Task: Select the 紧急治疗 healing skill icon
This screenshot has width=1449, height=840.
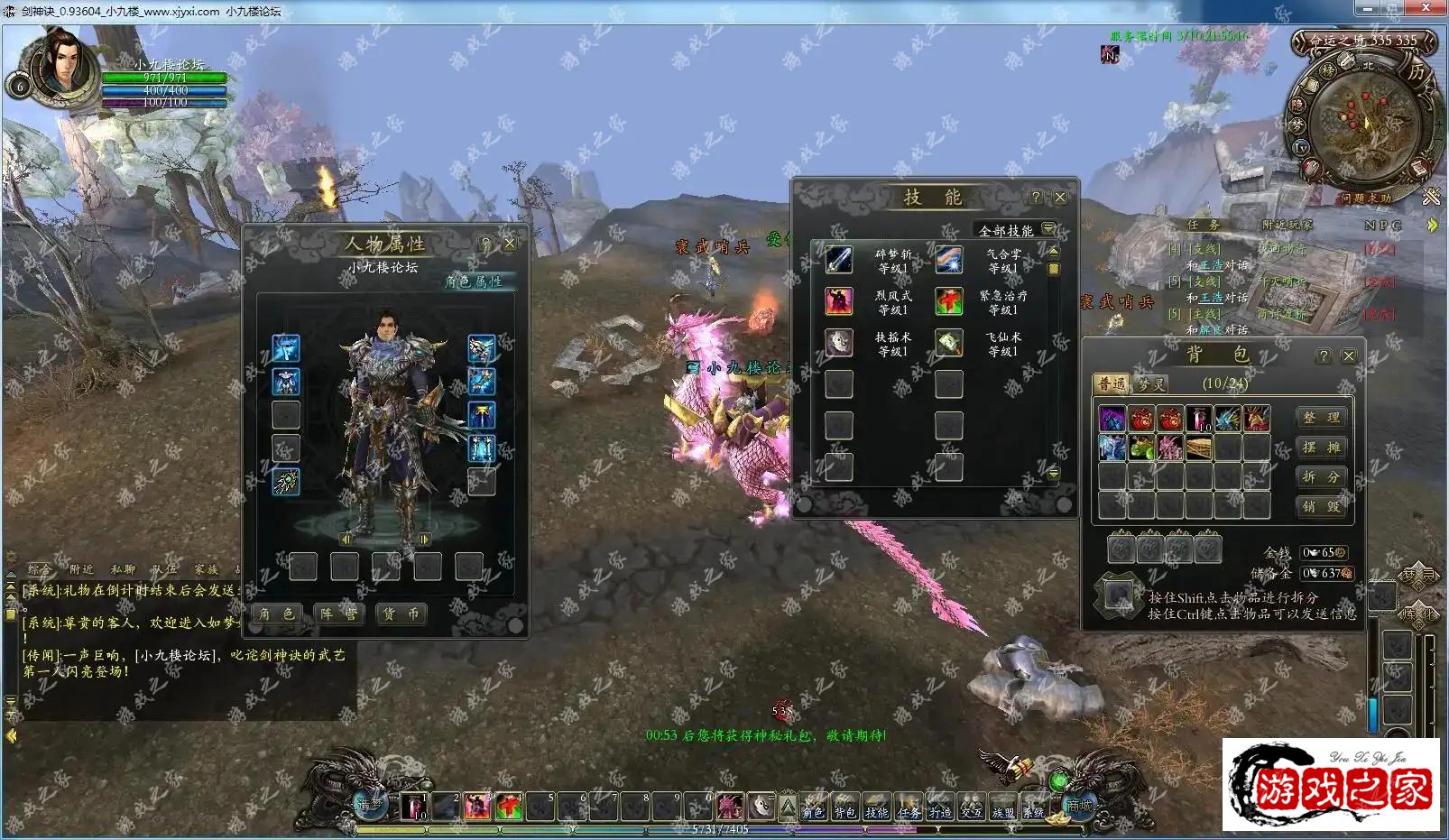Action: point(949,302)
